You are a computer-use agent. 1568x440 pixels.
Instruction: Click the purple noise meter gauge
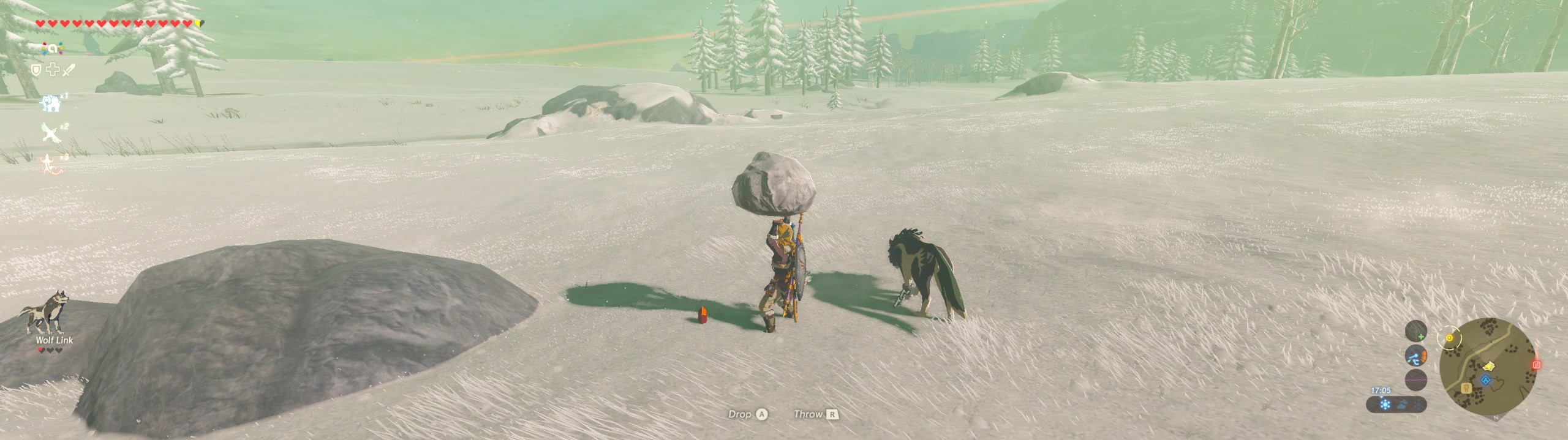click(1415, 380)
